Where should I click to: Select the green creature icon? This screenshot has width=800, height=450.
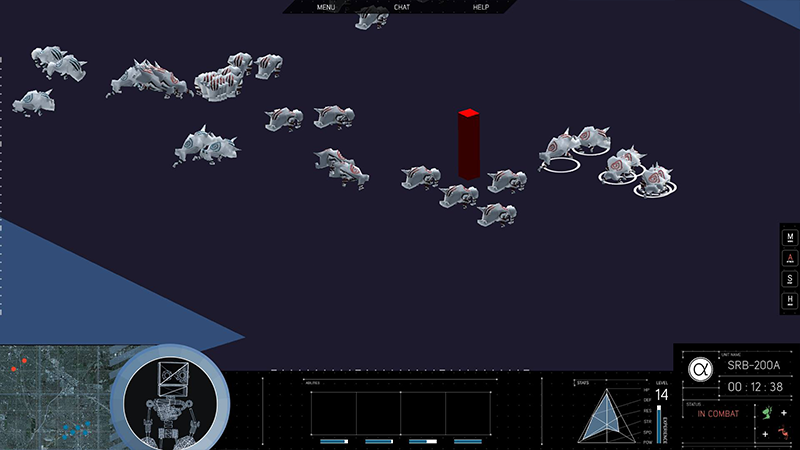[767, 412]
